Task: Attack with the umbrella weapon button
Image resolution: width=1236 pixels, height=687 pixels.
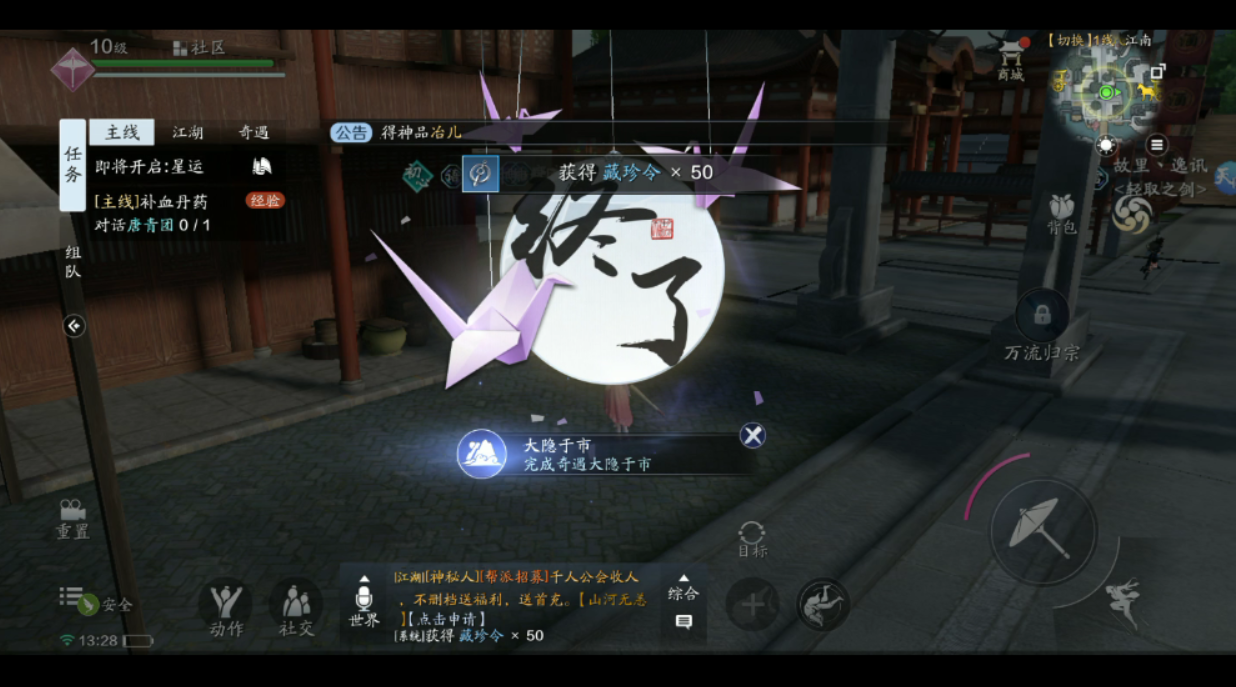Action: 1042,527
